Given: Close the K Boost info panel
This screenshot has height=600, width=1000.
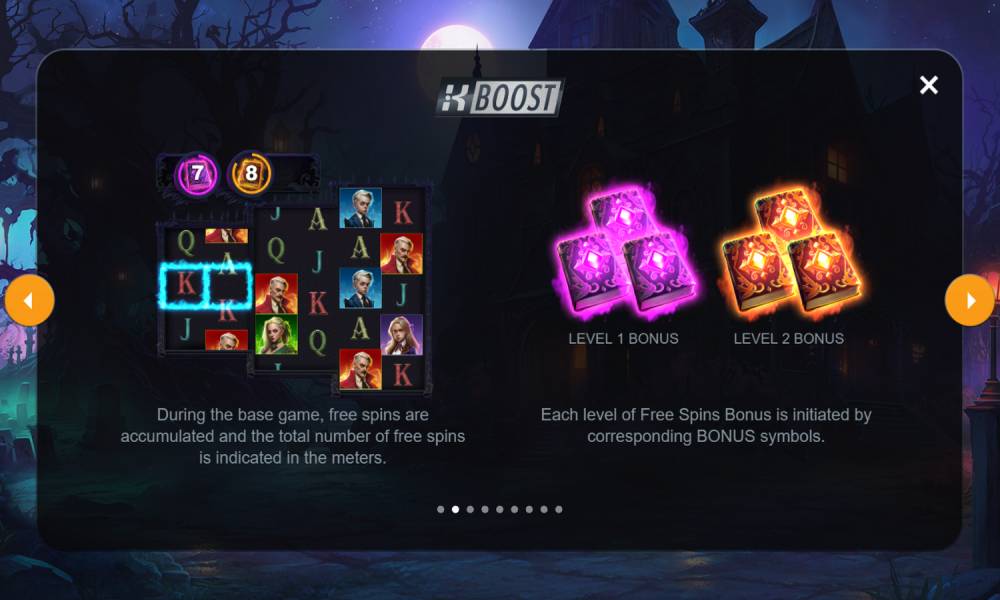Looking at the screenshot, I should tap(929, 85).
